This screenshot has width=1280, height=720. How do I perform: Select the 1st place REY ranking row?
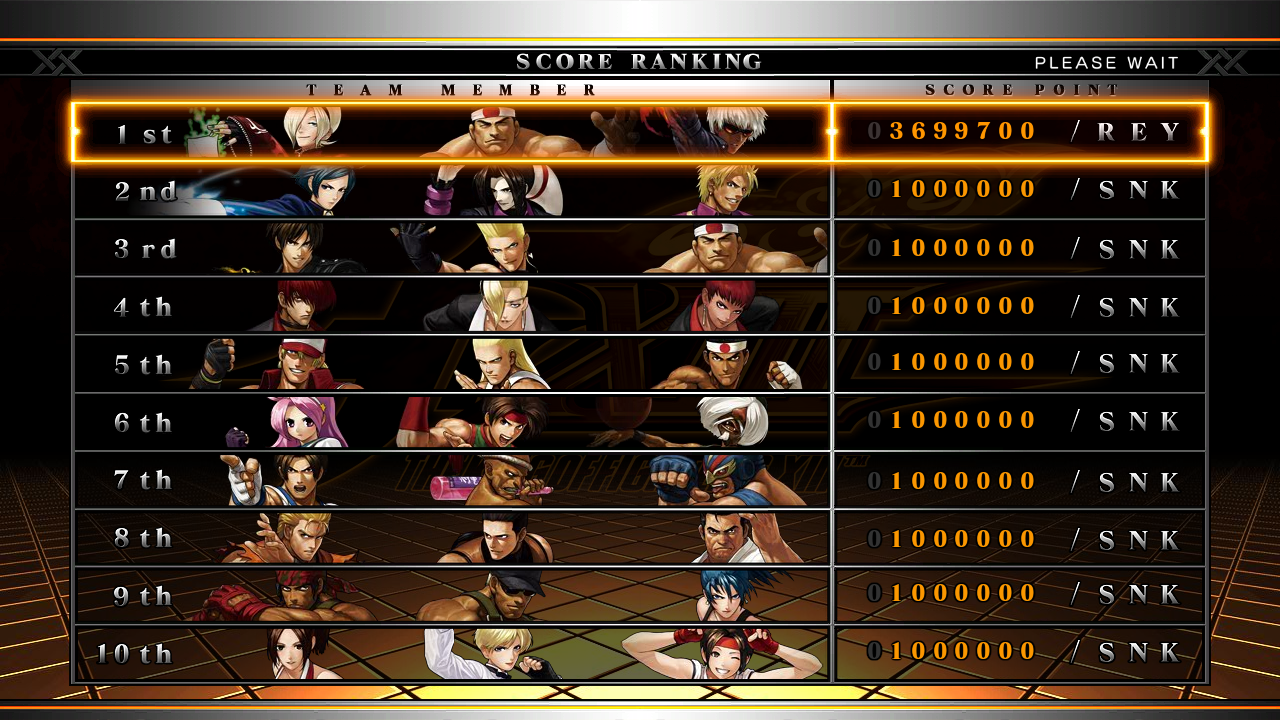[x=640, y=132]
